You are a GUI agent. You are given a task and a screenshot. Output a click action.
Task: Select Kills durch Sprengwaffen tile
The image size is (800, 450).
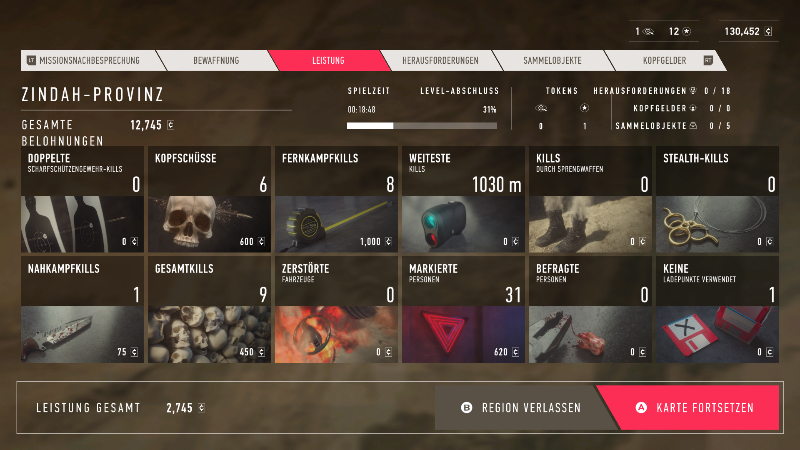coord(590,199)
